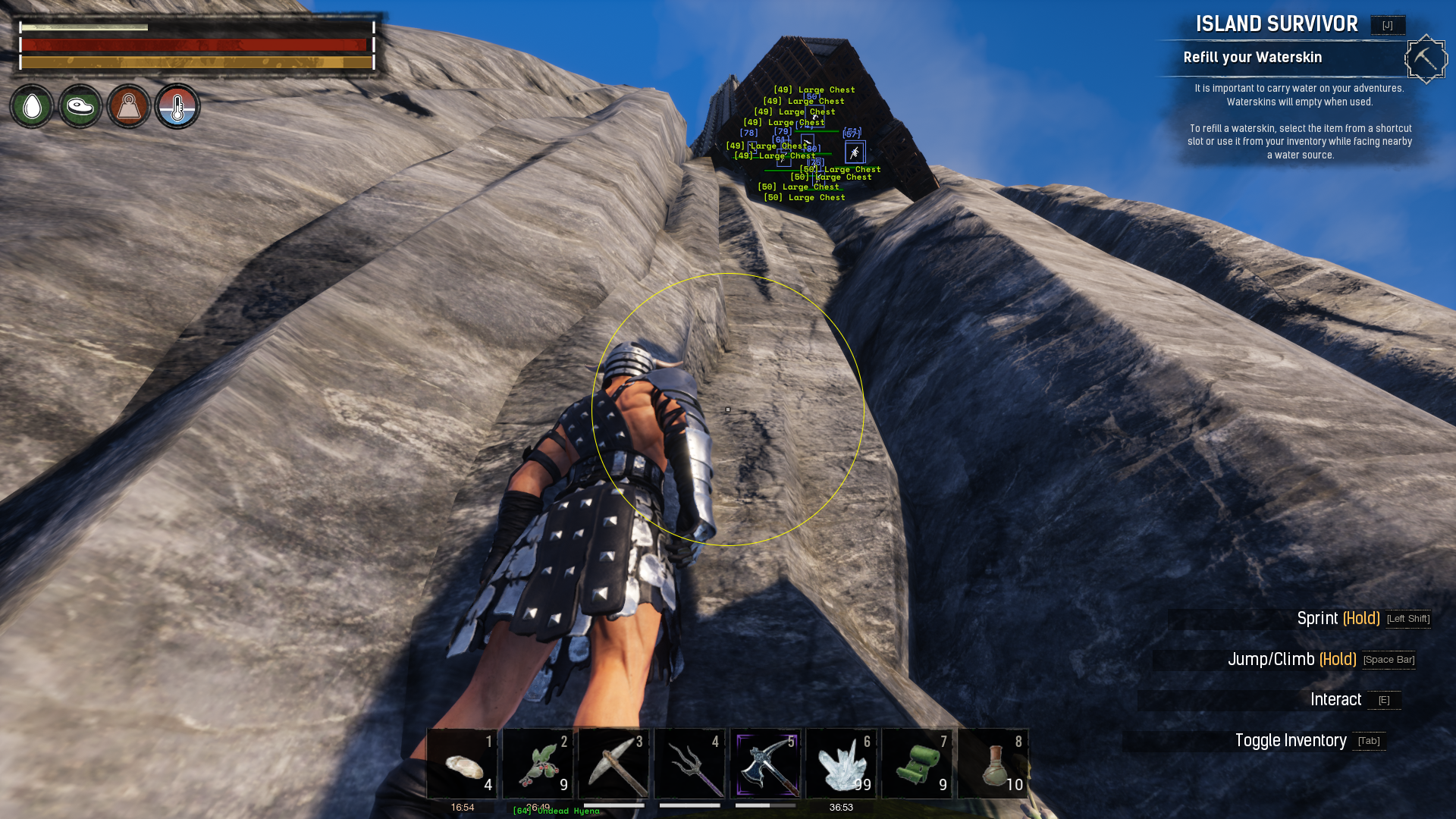Equip the trident in hotbar slot 4
The image size is (1456, 819).
[x=689, y=764]
